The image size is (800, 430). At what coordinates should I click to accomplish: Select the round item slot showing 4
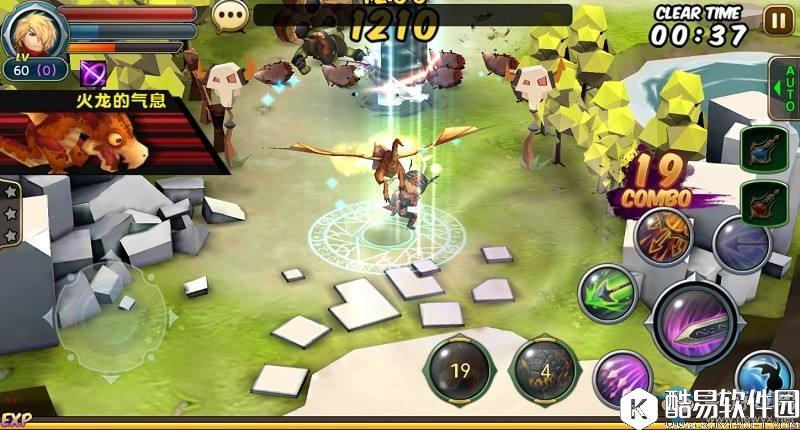pyautogui.click(x=545, y=370)
